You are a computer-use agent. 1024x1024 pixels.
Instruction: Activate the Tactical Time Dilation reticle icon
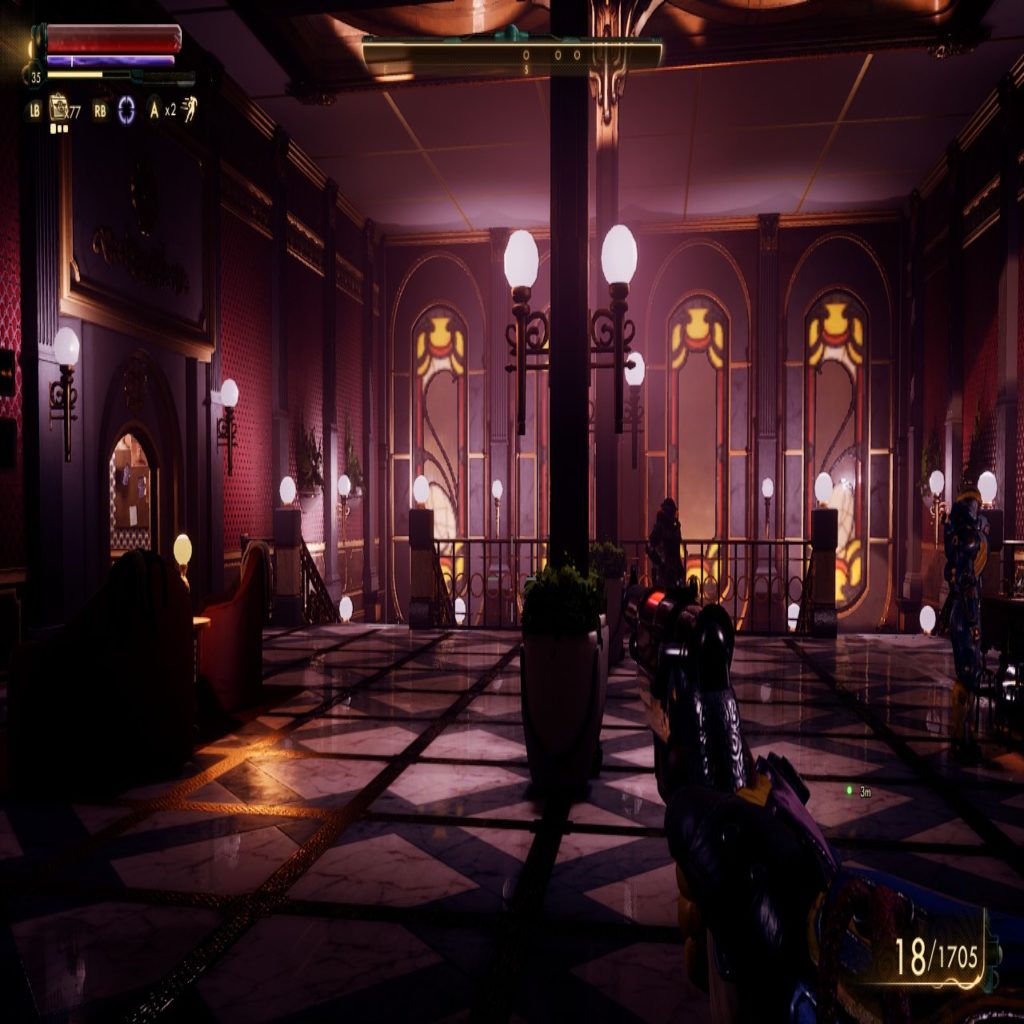point(126,109)
